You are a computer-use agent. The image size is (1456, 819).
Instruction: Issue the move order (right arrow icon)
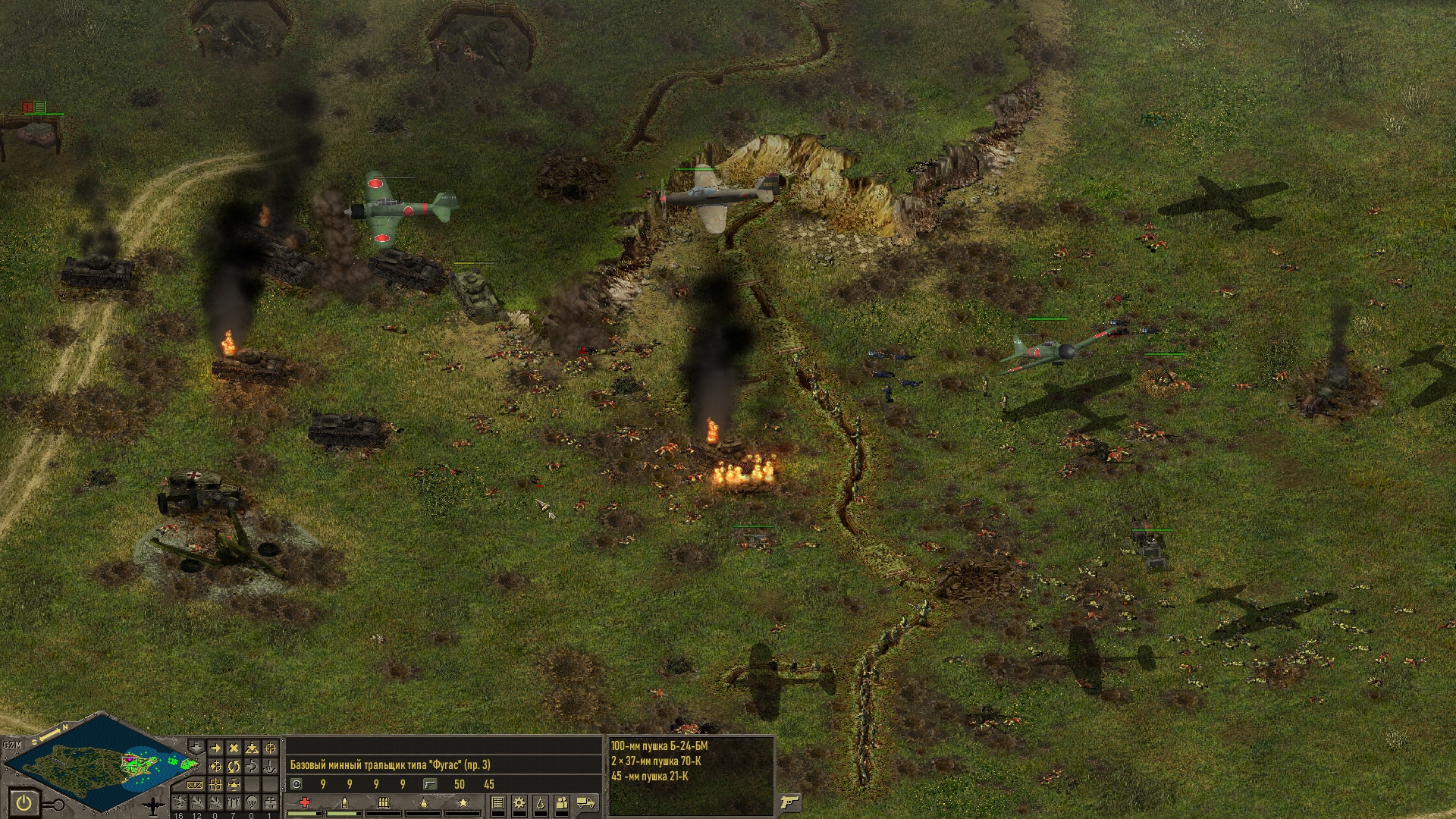(x=215, y=748)
